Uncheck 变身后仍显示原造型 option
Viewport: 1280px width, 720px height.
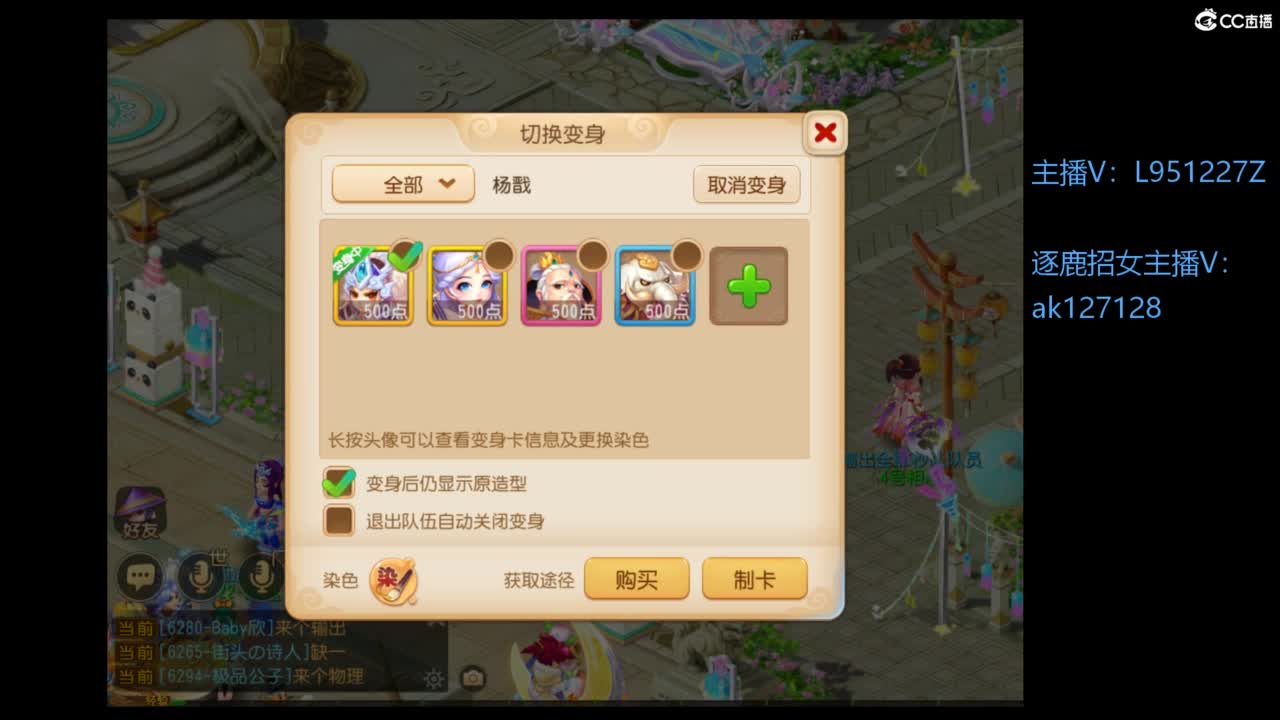[339, 483]
